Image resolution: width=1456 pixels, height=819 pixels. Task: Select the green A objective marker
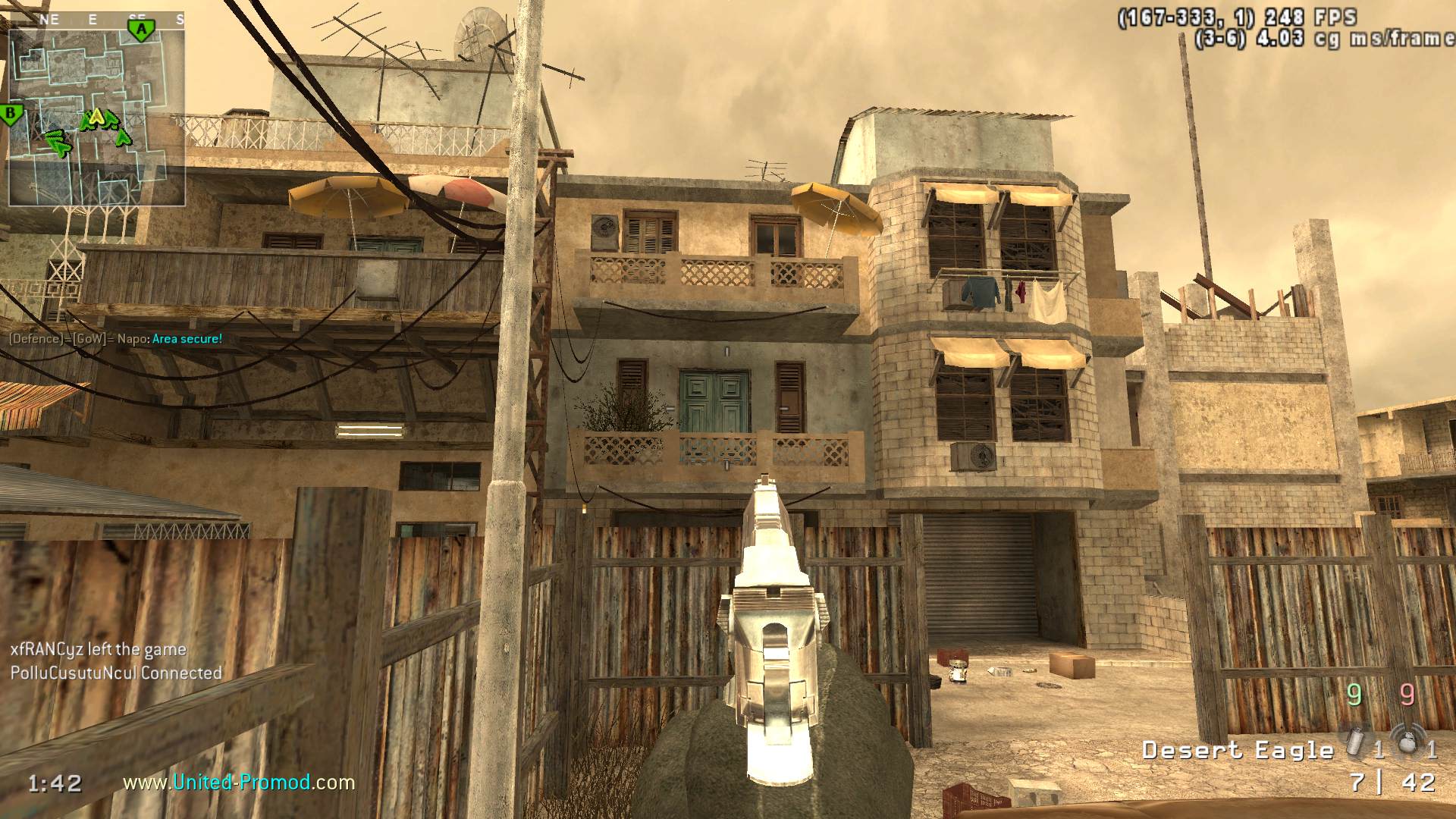140,30
